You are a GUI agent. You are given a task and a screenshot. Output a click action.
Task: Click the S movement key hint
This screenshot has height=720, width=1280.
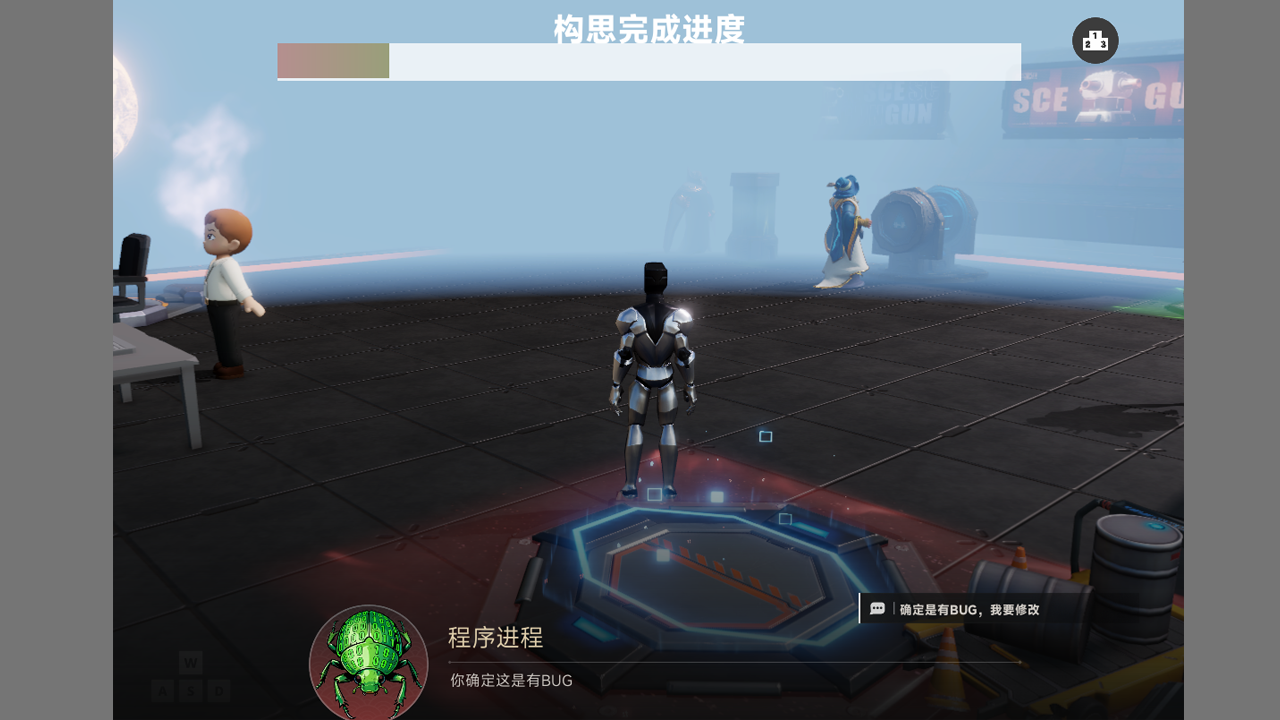pos(189,689)
